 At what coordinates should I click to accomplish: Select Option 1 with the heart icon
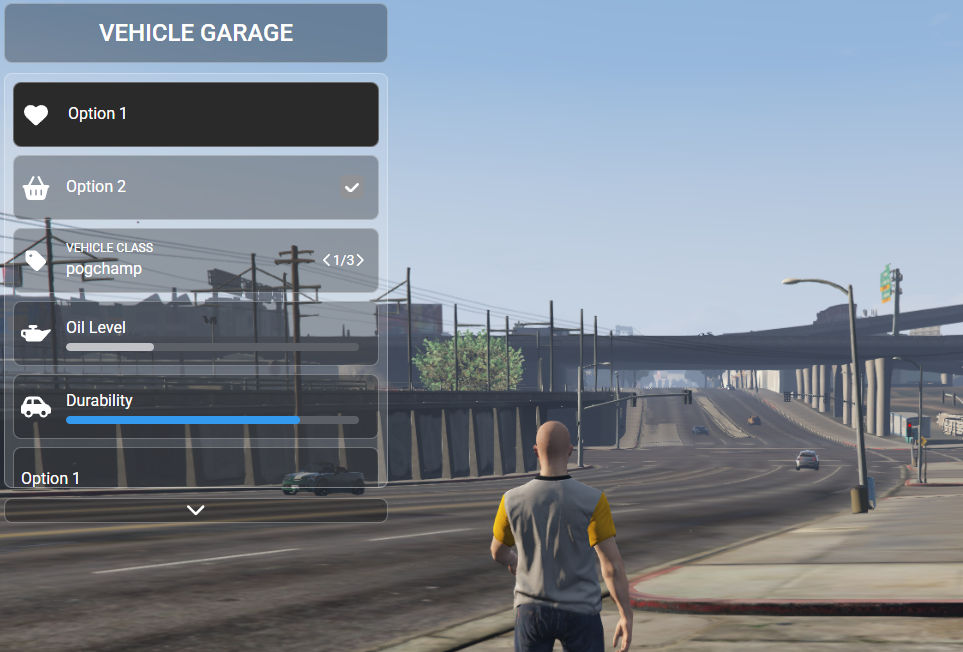196,114
